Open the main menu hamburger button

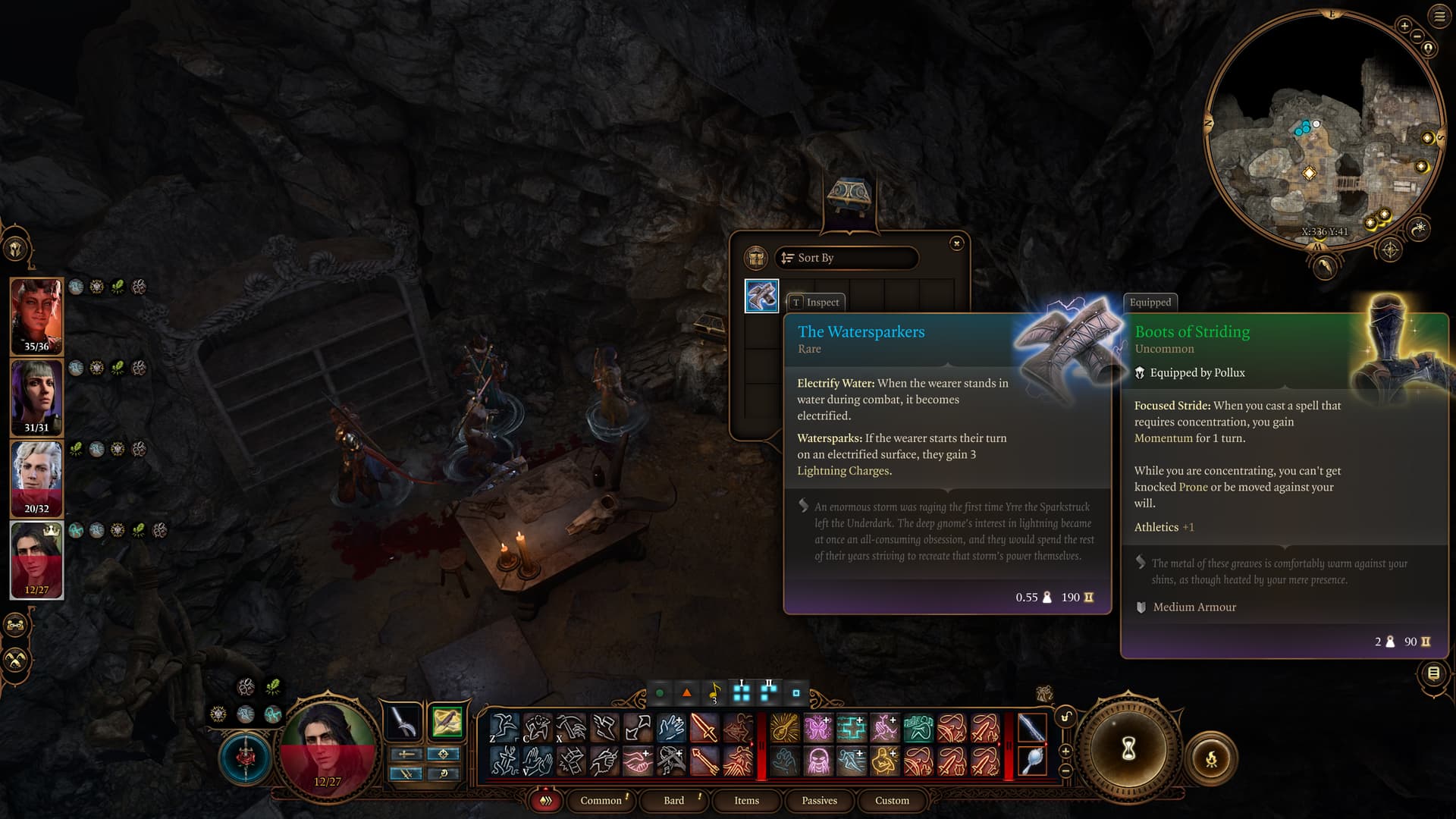point(1439,17)
